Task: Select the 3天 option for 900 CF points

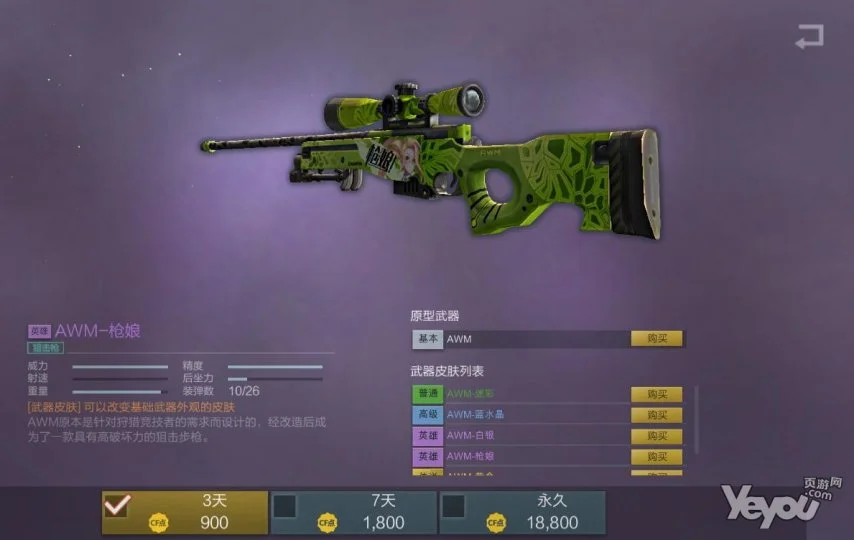Action: (x=185, y=512)
